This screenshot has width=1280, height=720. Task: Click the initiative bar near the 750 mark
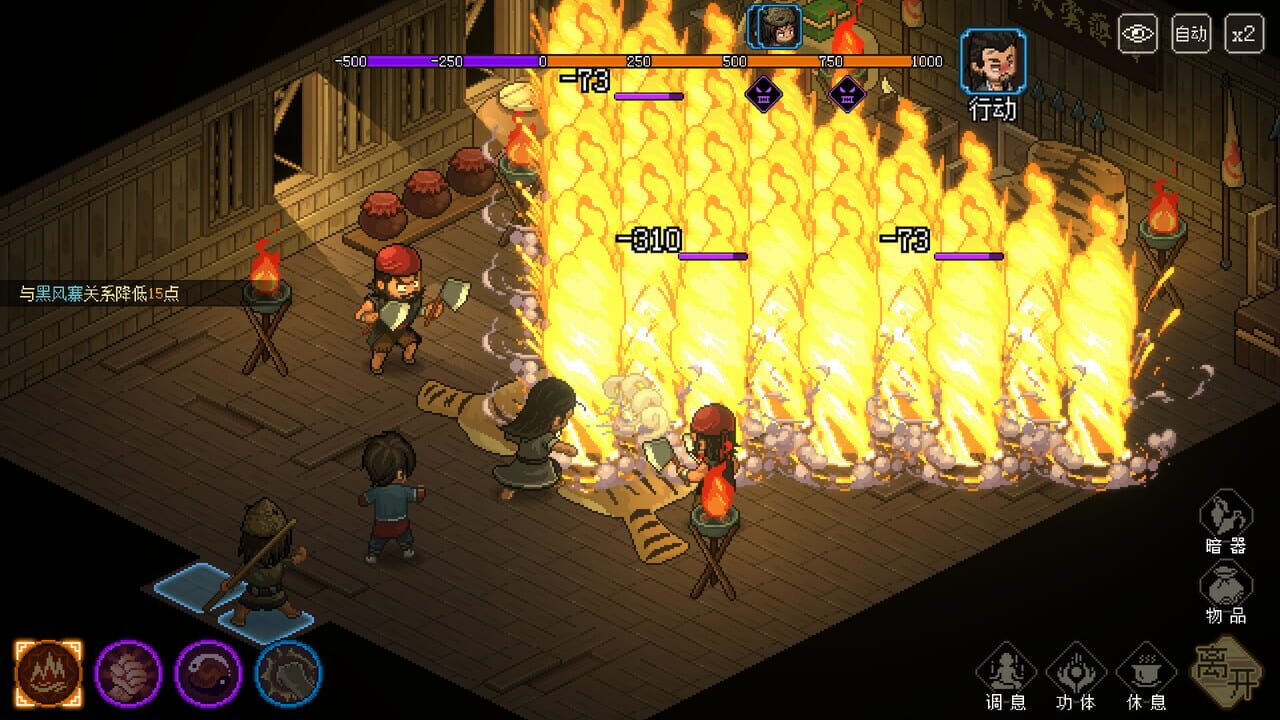831,61
